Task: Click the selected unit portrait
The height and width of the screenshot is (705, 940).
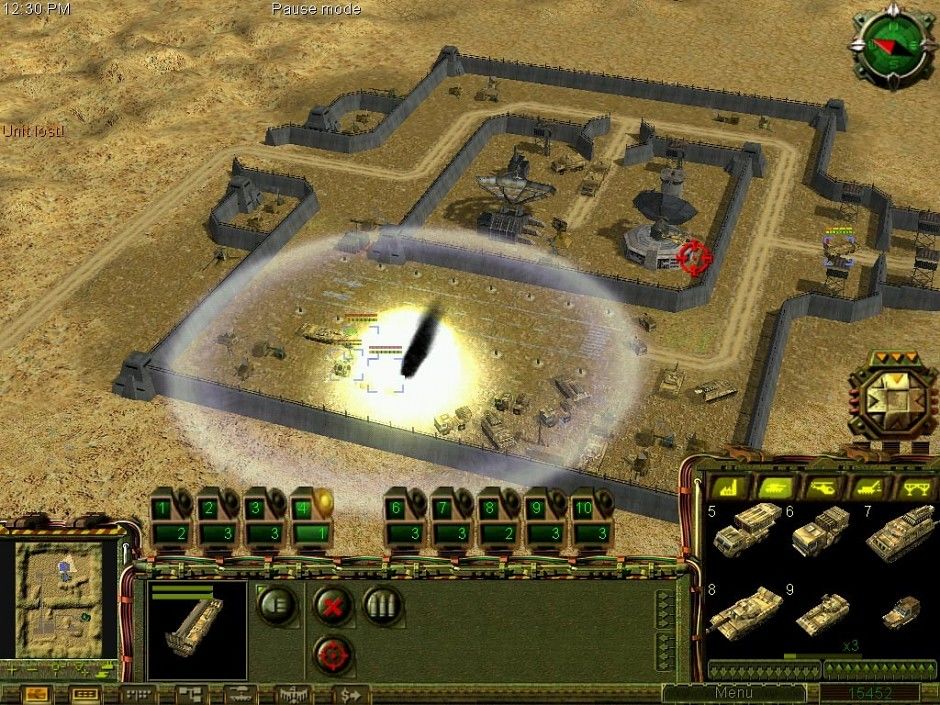Action: 196,630
